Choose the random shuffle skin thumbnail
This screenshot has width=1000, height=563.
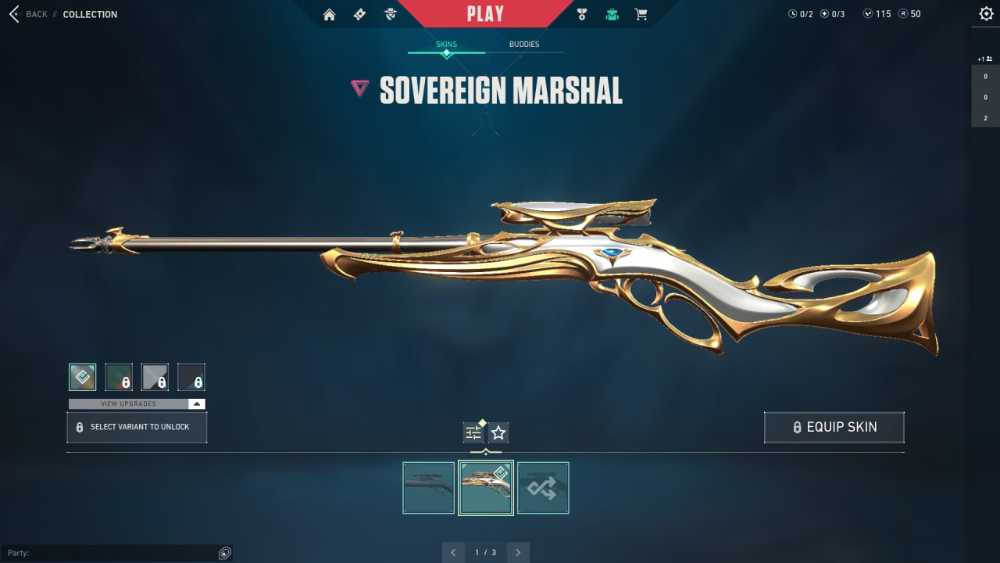tap(543, 488)
